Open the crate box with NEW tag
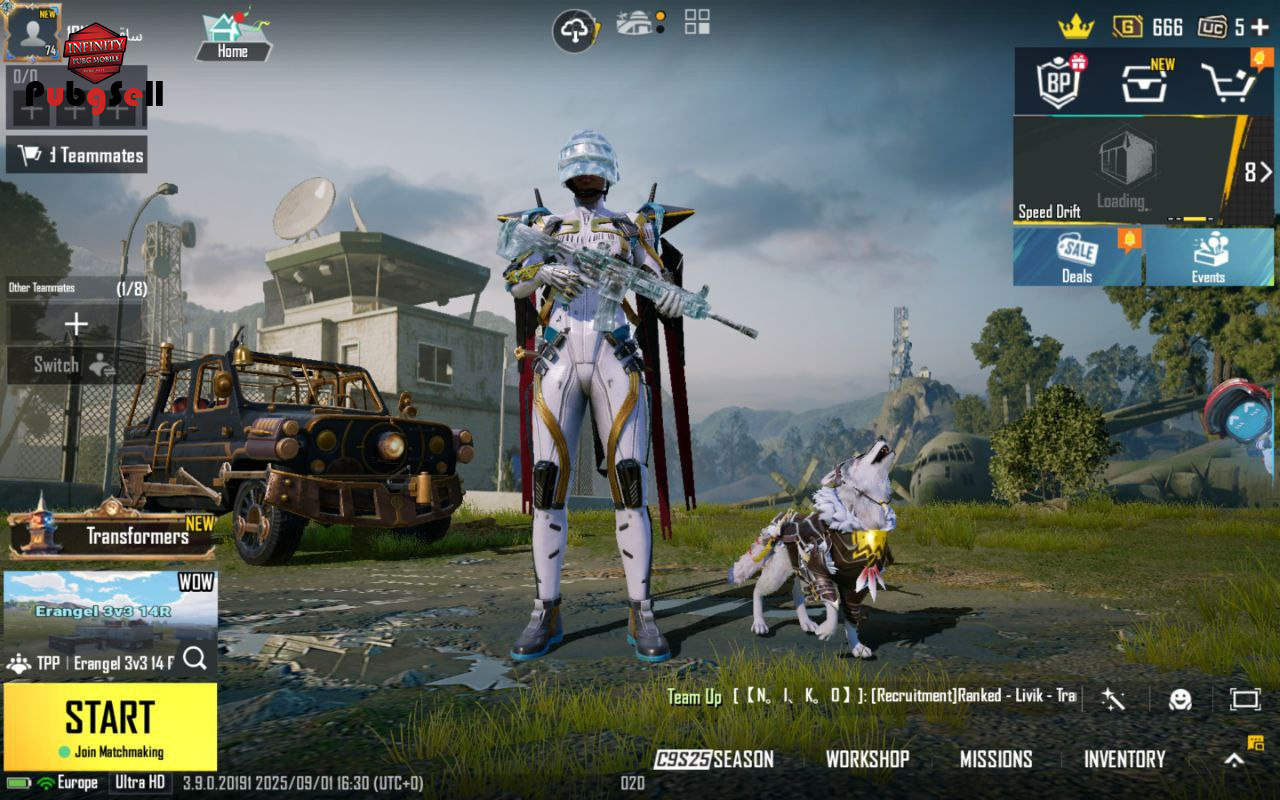The width and height of the screenshot is (1280, 800). 1144,82
